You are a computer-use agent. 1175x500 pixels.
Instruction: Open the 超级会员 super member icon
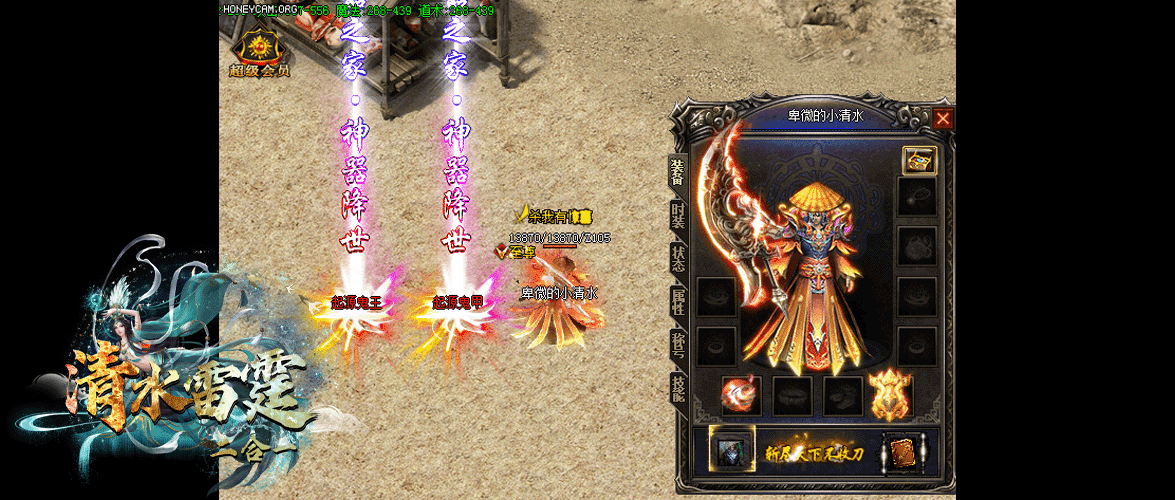[x=259, y=52]
